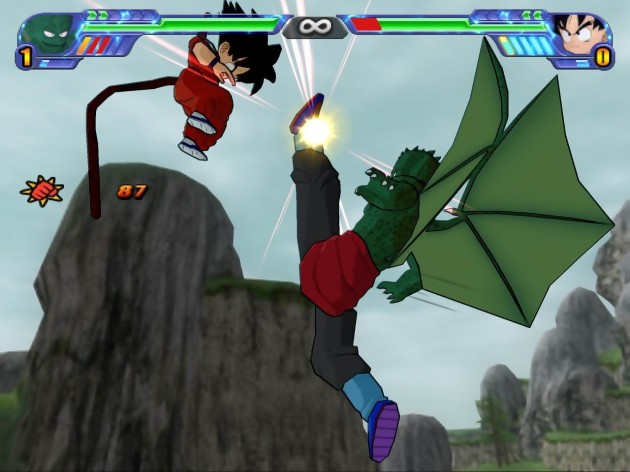Screen dimensions: 630x472
Task: Click the green dragon fighter portrait
Action: click(45, 36)
